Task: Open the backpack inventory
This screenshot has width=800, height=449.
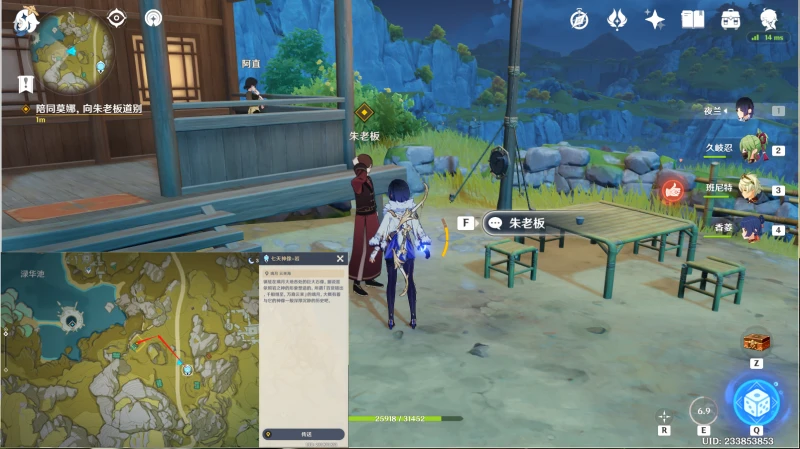Action: 730,19
